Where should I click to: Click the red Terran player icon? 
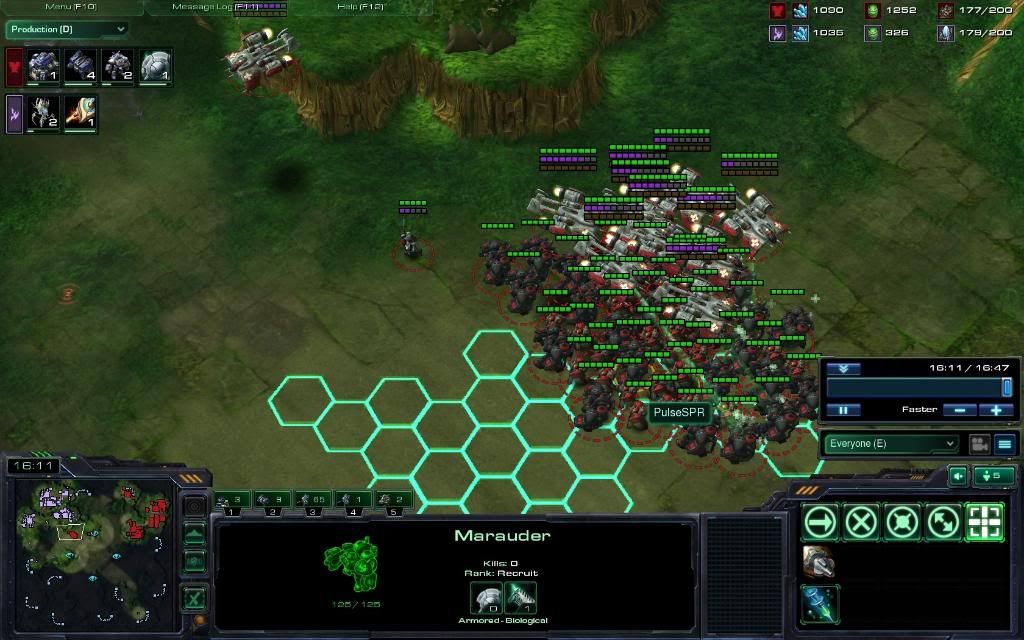[14, 69]
